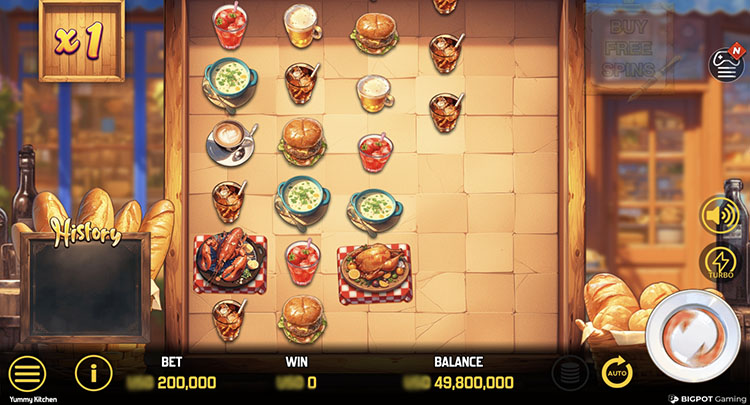Open the hamburger menu
750x405 pixels.
tap(27, 374)
